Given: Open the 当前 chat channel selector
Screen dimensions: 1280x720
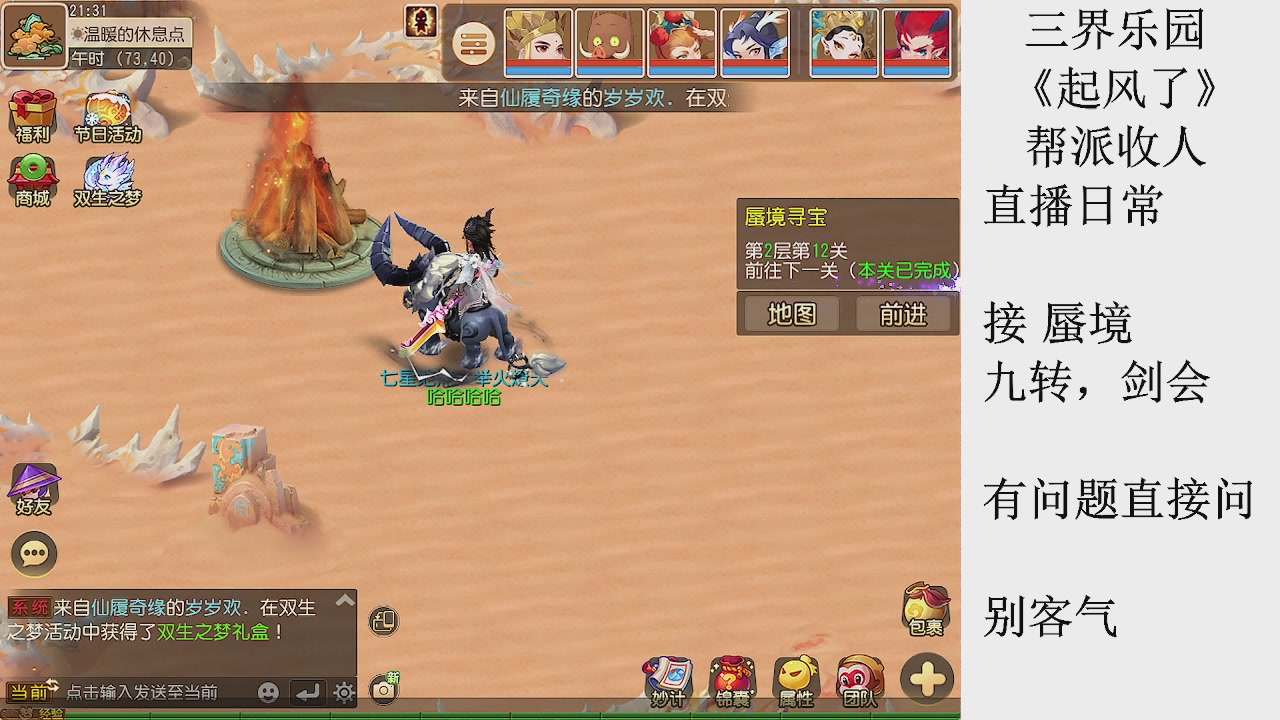Looking at the screenshot, I should pos(28,692).
